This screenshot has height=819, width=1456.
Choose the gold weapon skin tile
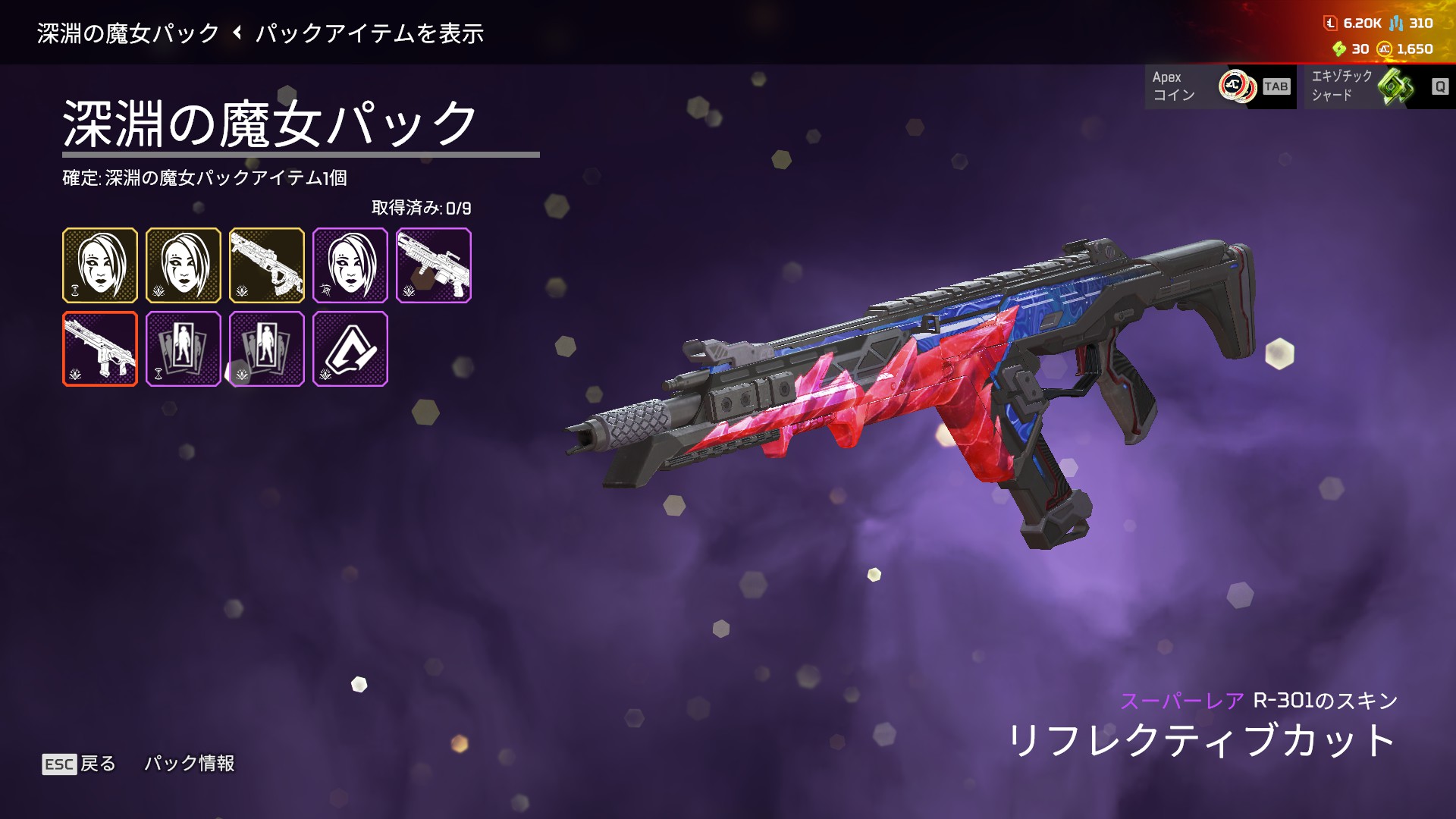pos(267,265)
